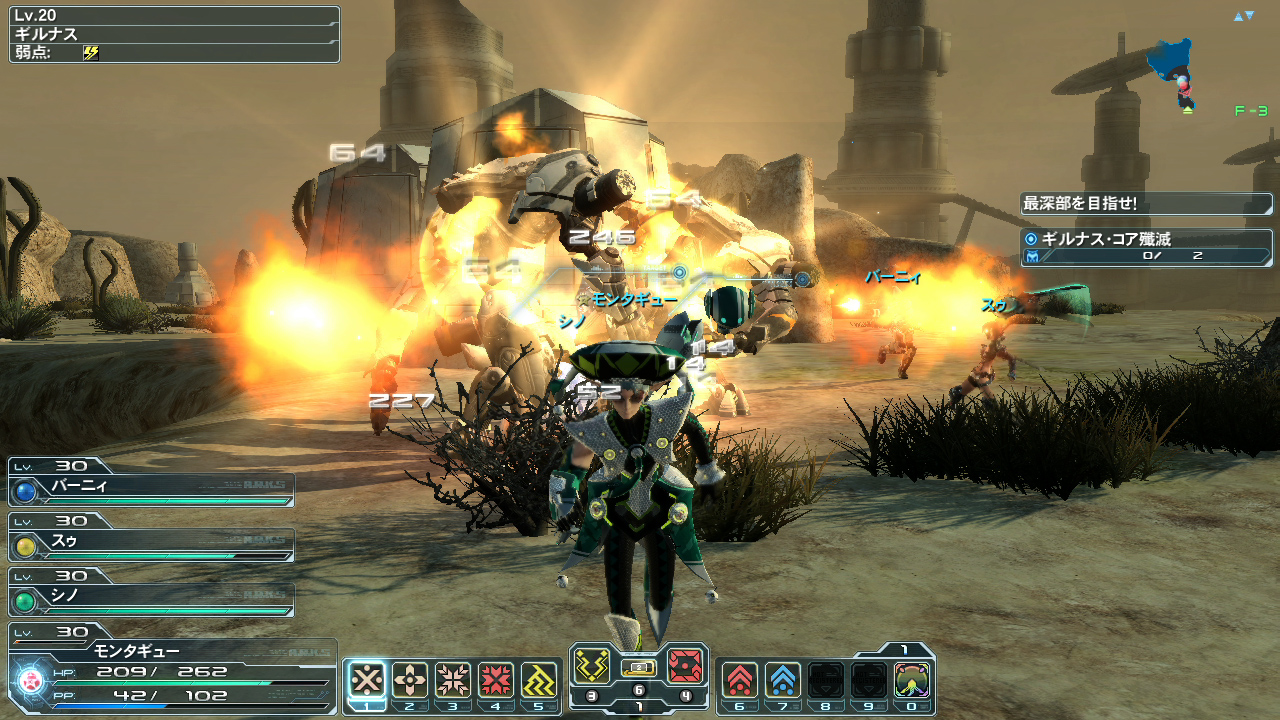Use the blue upward chevron skill in slot 7
The width and height of the screenshot is (1280, 720).
pyautogui.click(x=782, y=680)
